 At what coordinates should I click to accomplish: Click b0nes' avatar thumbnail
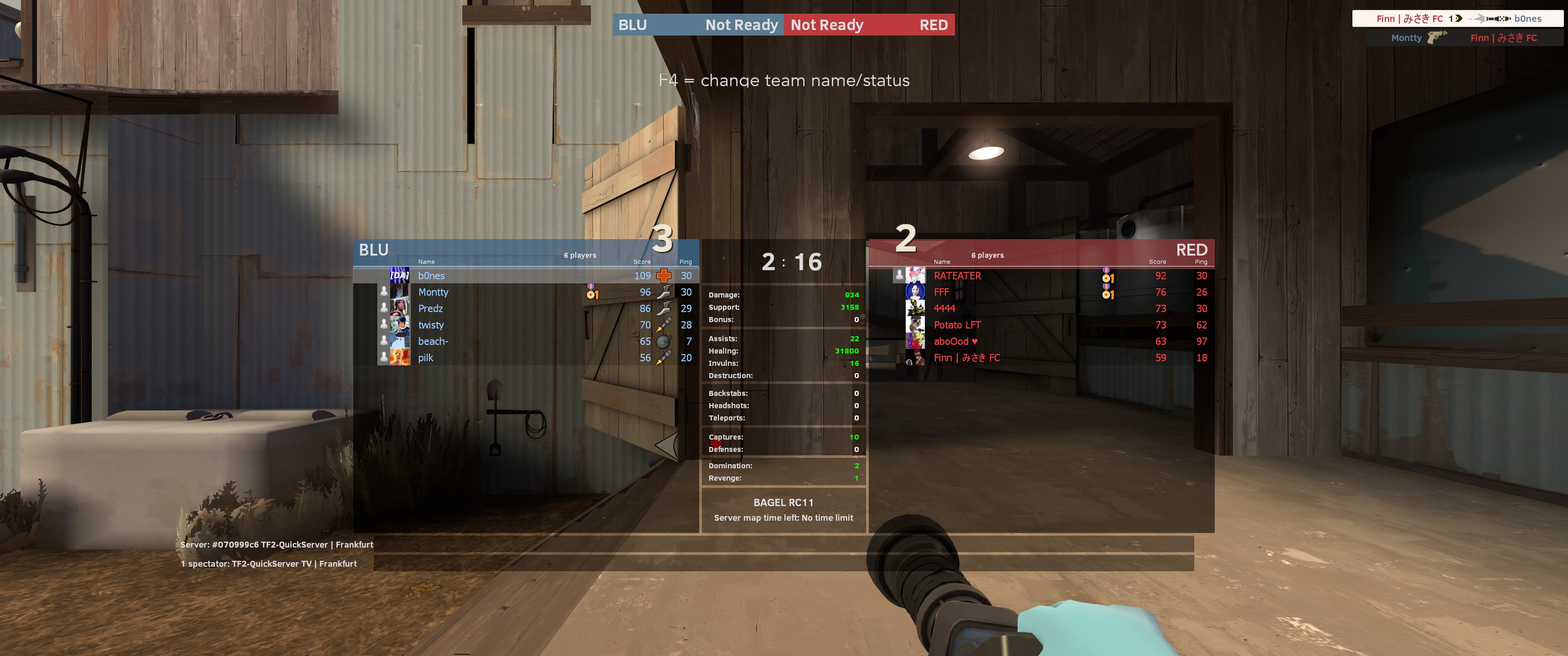(x=399, y=276)
